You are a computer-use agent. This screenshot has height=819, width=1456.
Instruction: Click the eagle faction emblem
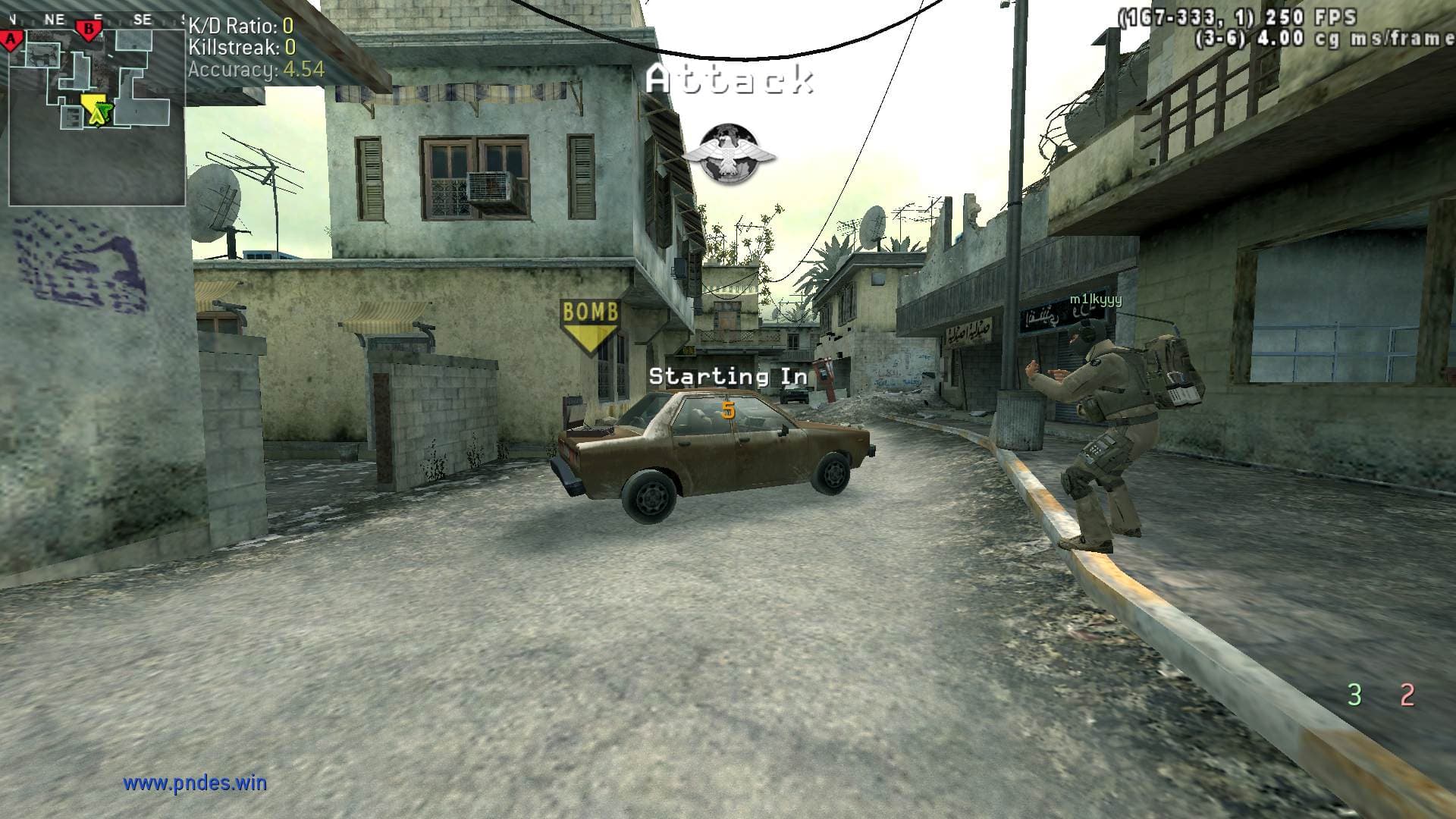729,155
